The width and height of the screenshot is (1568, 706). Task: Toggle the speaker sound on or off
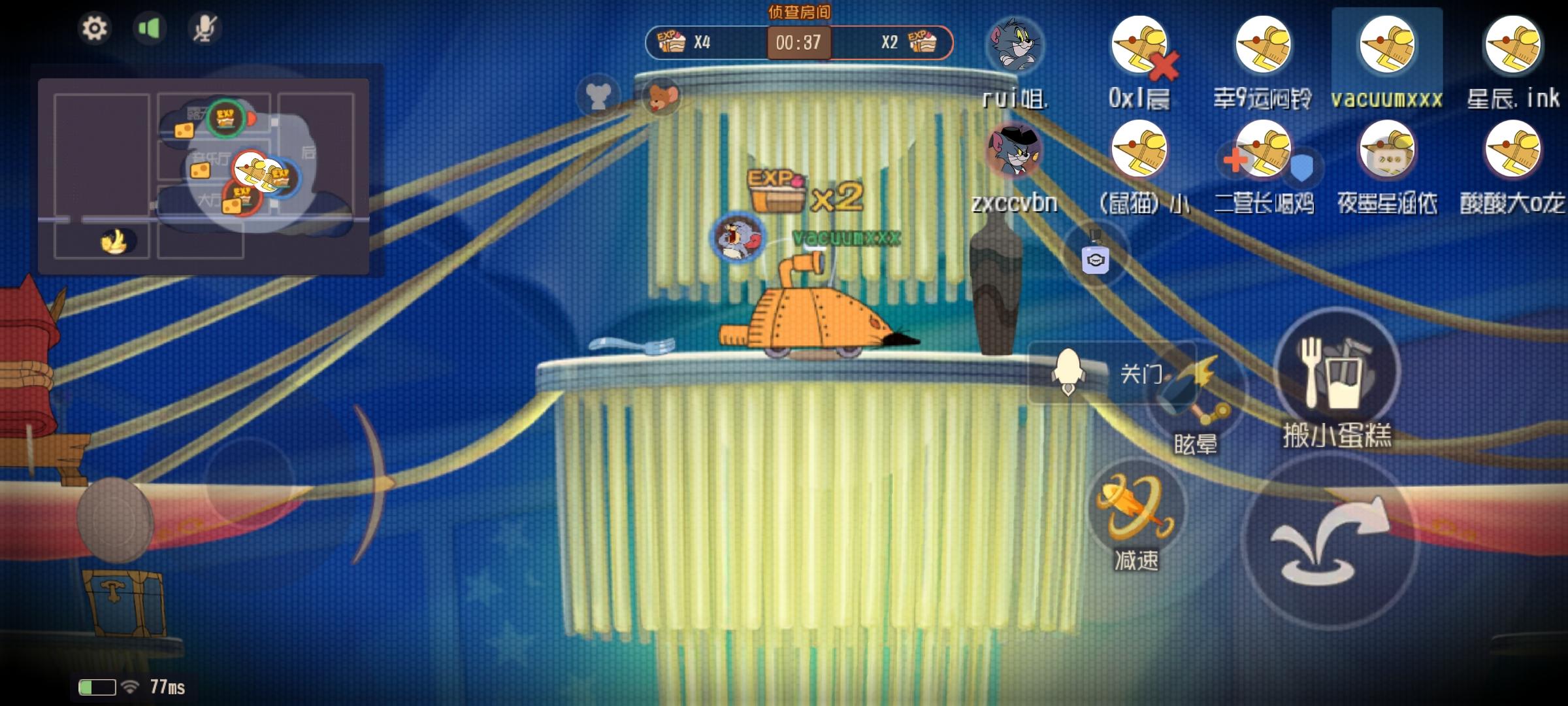tap(149, 27)
